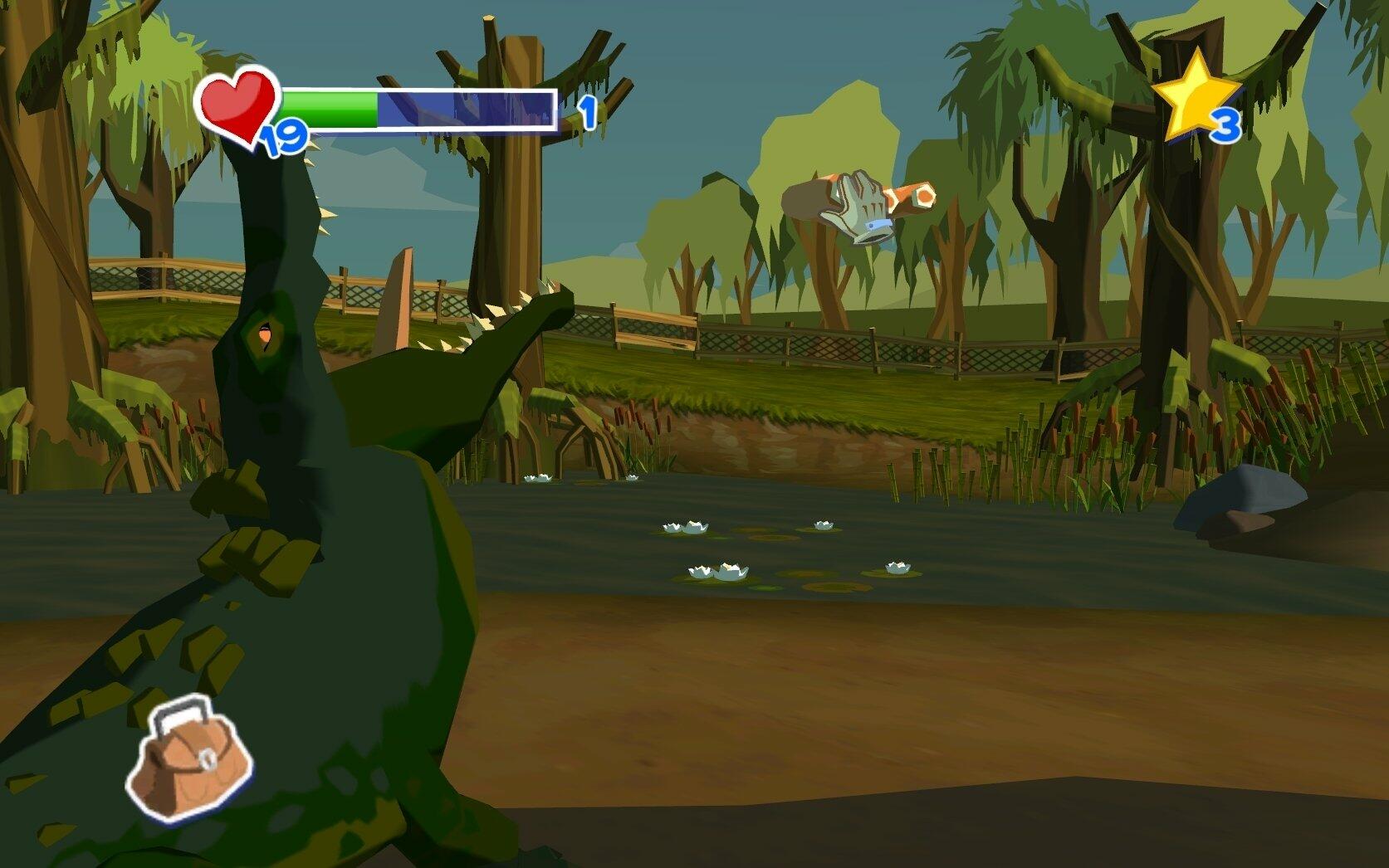1389x868 pixels.
Task: Select the water lily near the shore
Action: [540, 477]
